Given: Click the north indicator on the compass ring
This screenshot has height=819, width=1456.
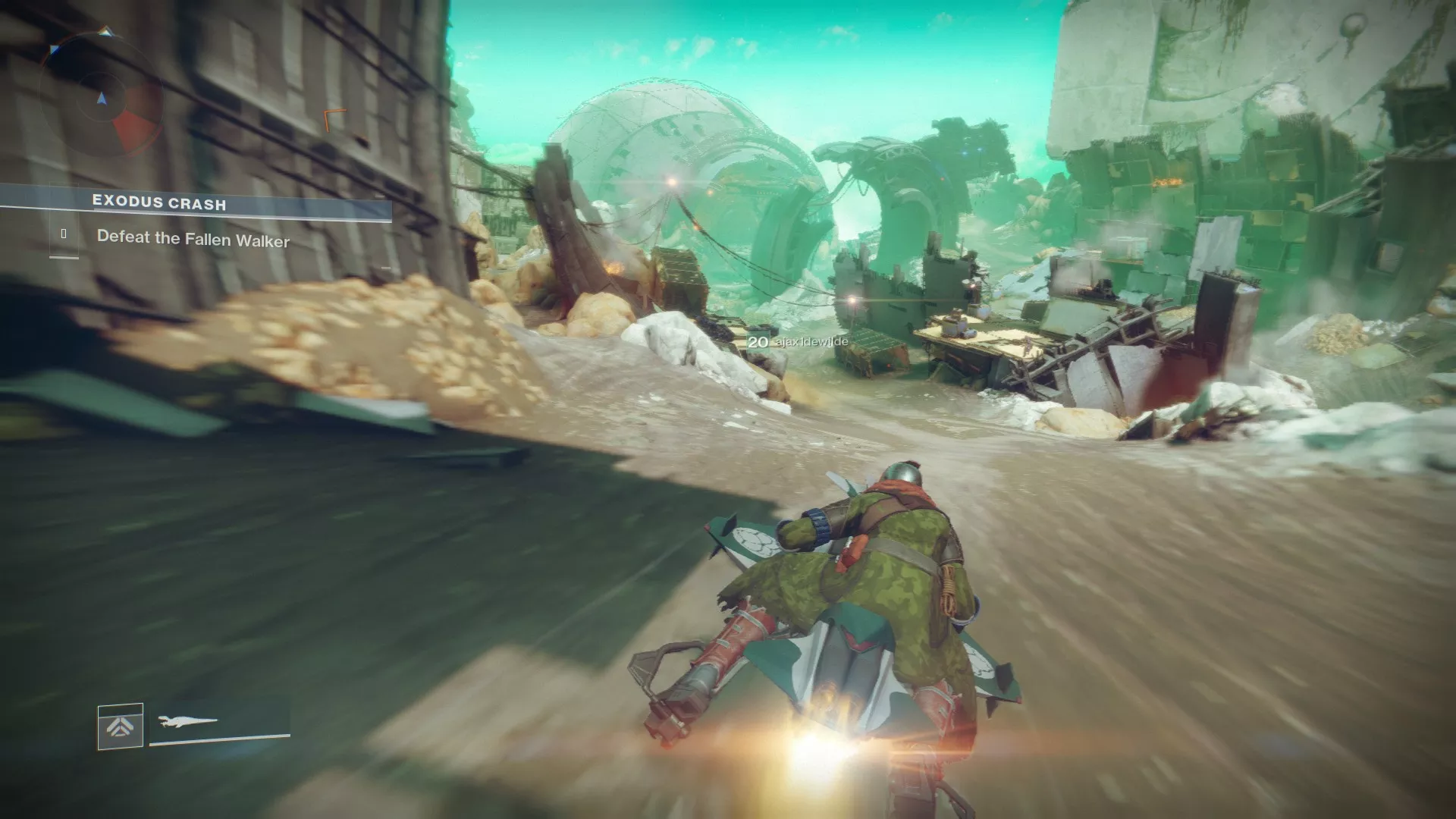Looking at the screenshot, I should tap(105, 30).
